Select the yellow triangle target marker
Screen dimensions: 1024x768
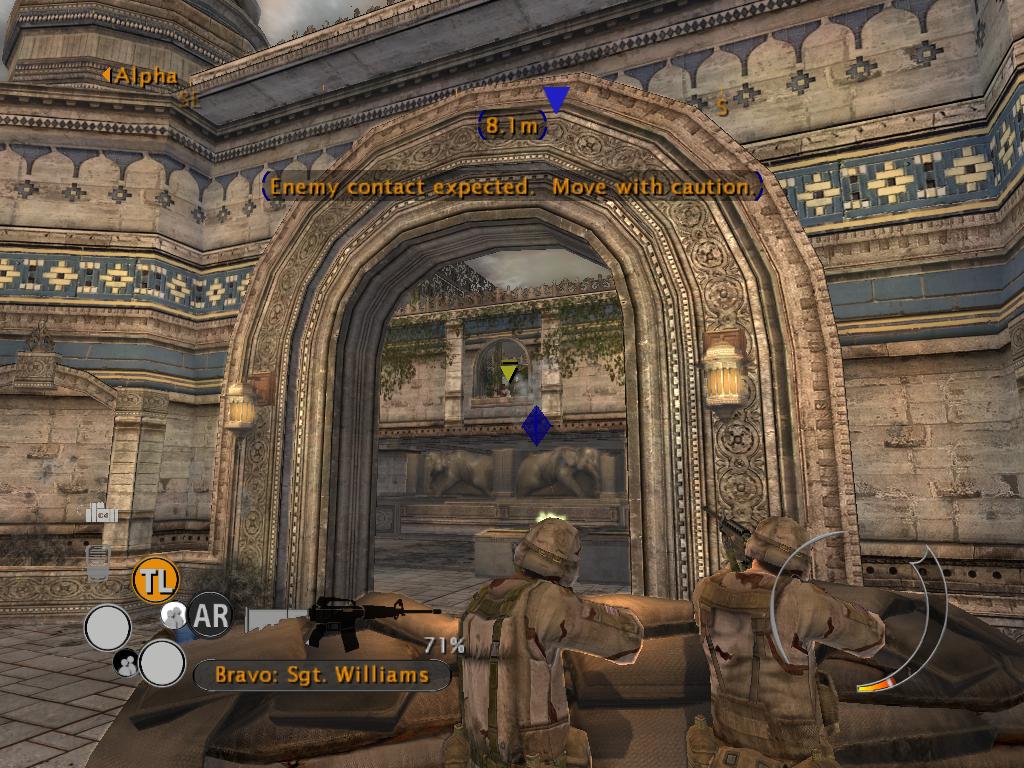(509, 373)
